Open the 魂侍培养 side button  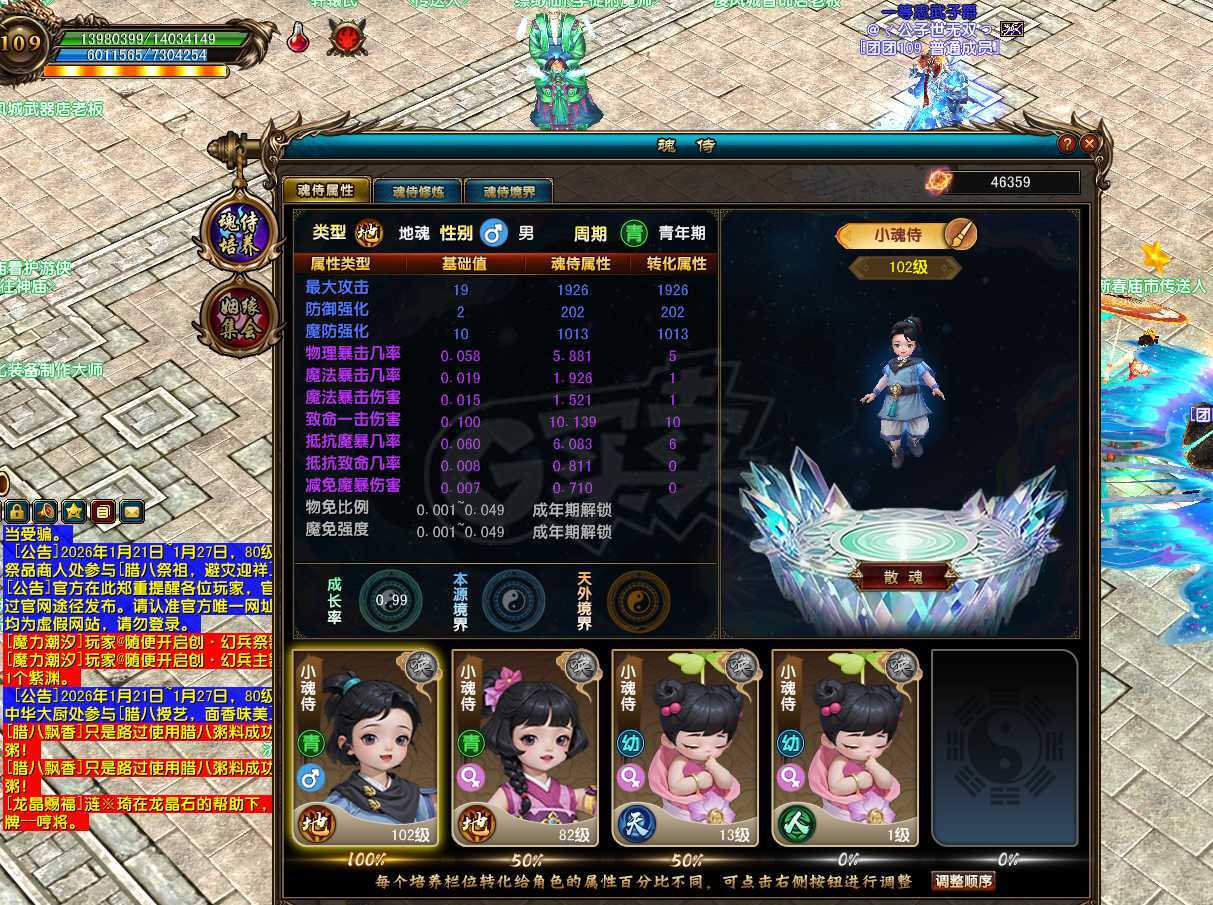[x=238, y=233]
